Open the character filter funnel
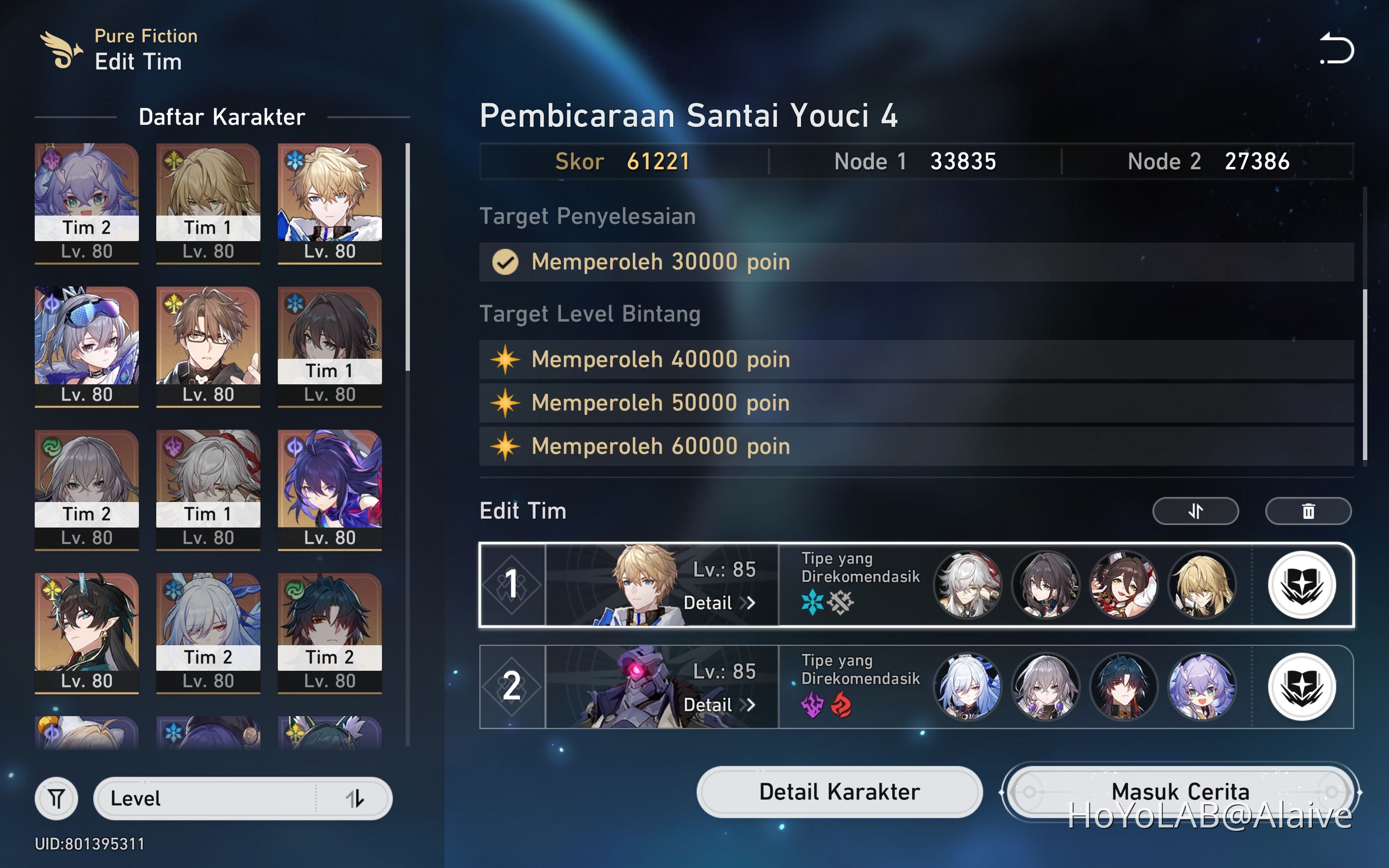Screen dimensions: 1389x868 point(56,799)
